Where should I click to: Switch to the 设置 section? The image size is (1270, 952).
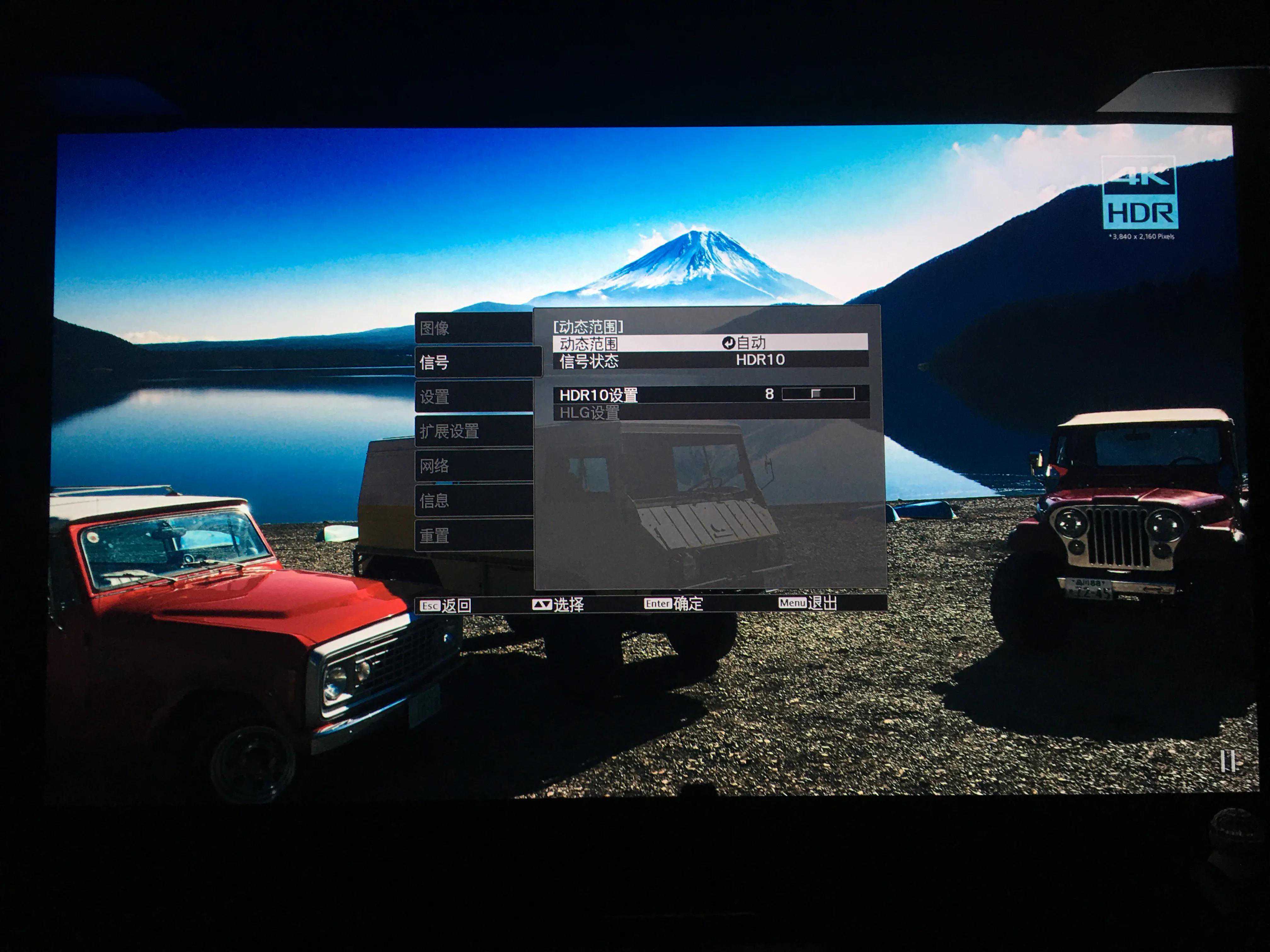point(473,397)
